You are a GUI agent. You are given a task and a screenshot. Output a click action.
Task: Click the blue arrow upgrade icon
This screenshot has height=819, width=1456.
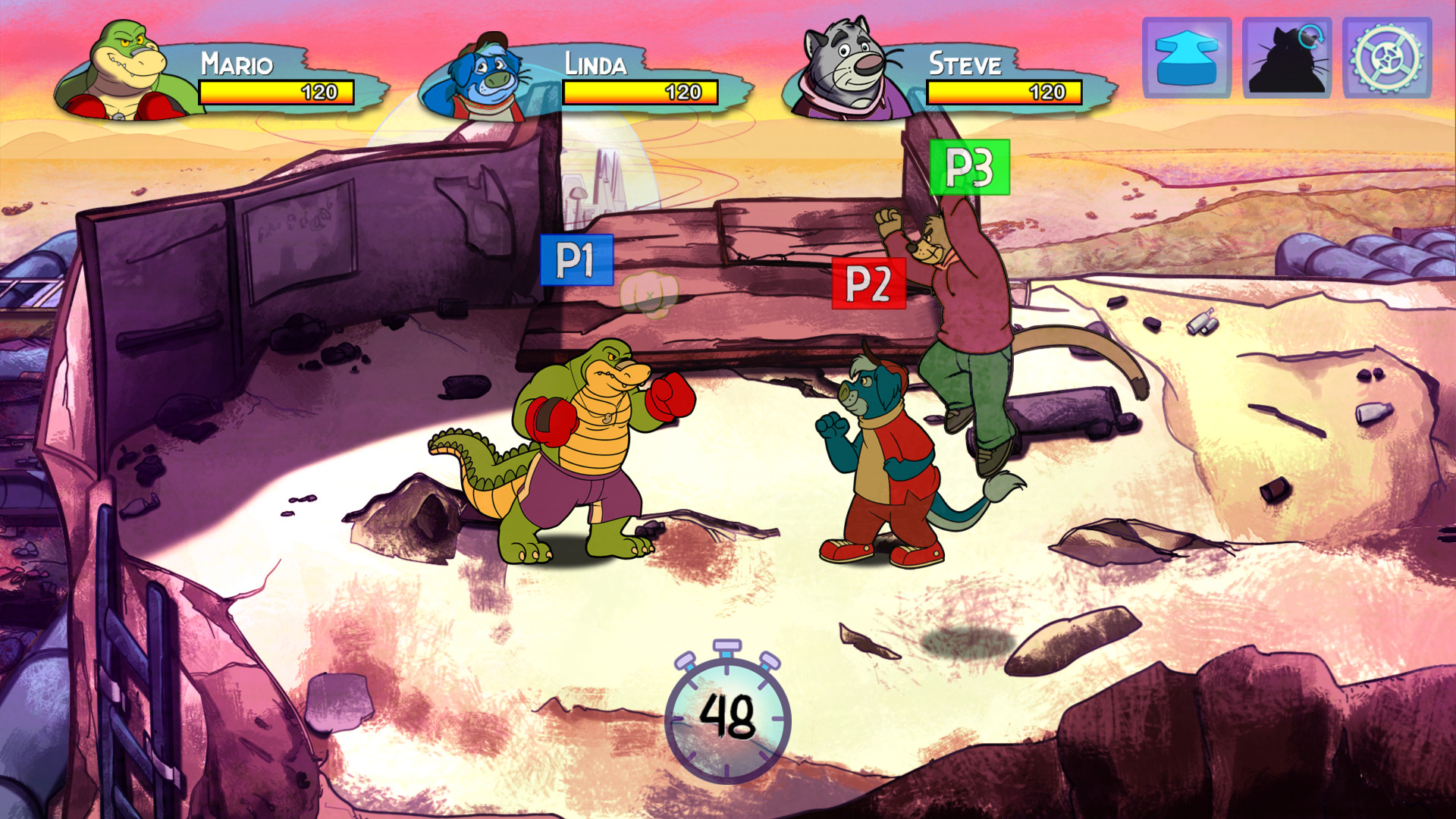pos(1185,57)
